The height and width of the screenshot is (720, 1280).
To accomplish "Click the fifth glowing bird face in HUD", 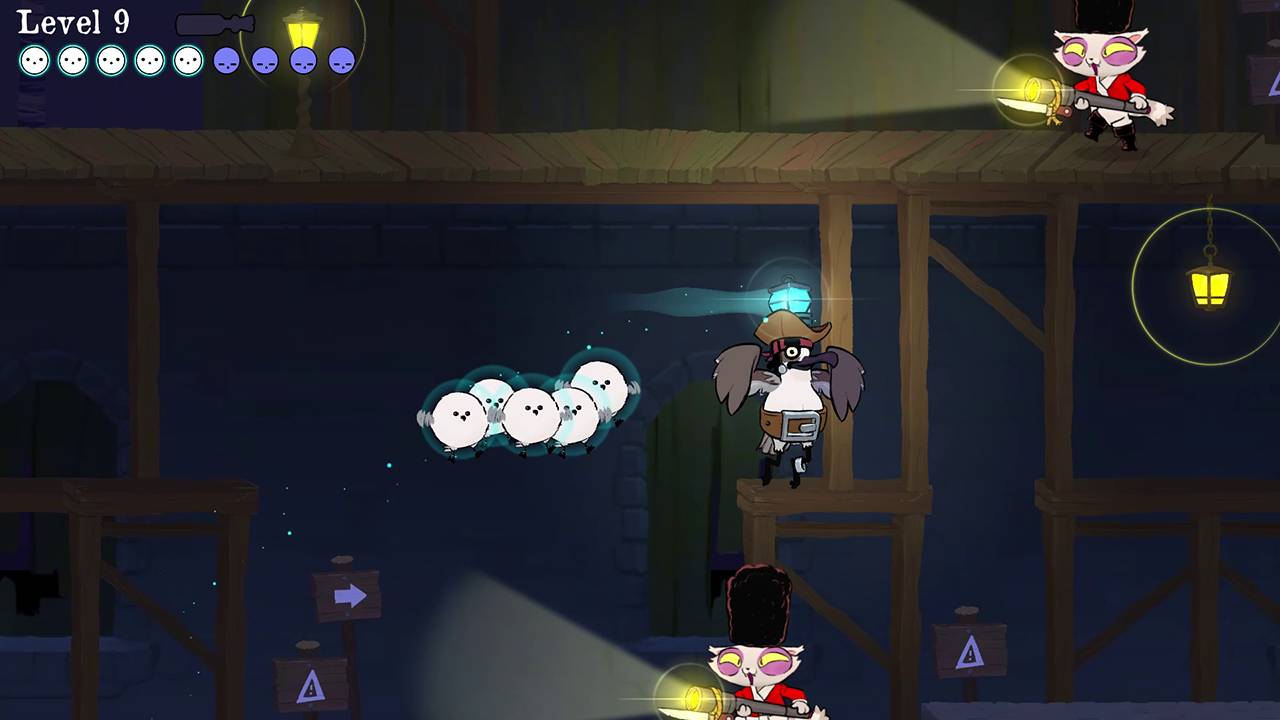I will pos(186,60).
